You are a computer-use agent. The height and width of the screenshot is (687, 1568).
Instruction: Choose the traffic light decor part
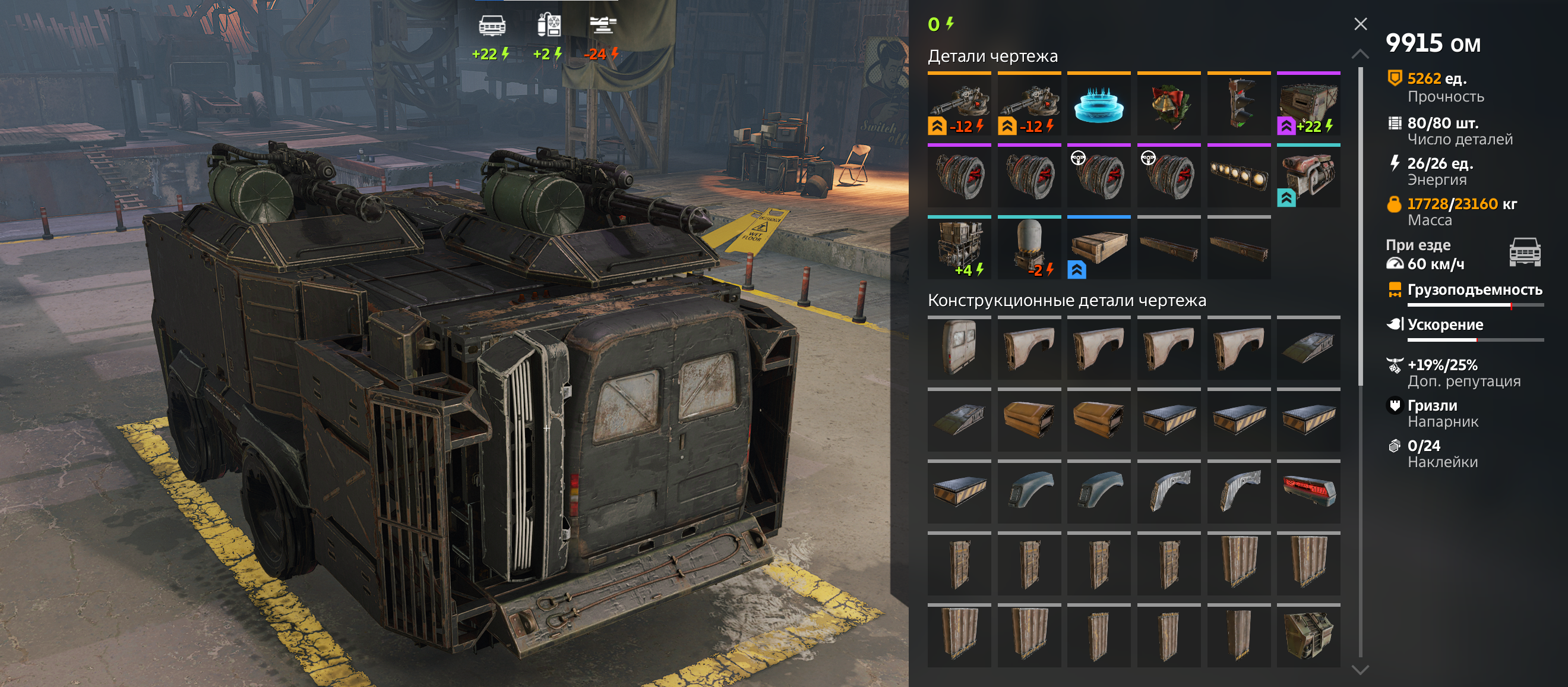click(1239, 105)
